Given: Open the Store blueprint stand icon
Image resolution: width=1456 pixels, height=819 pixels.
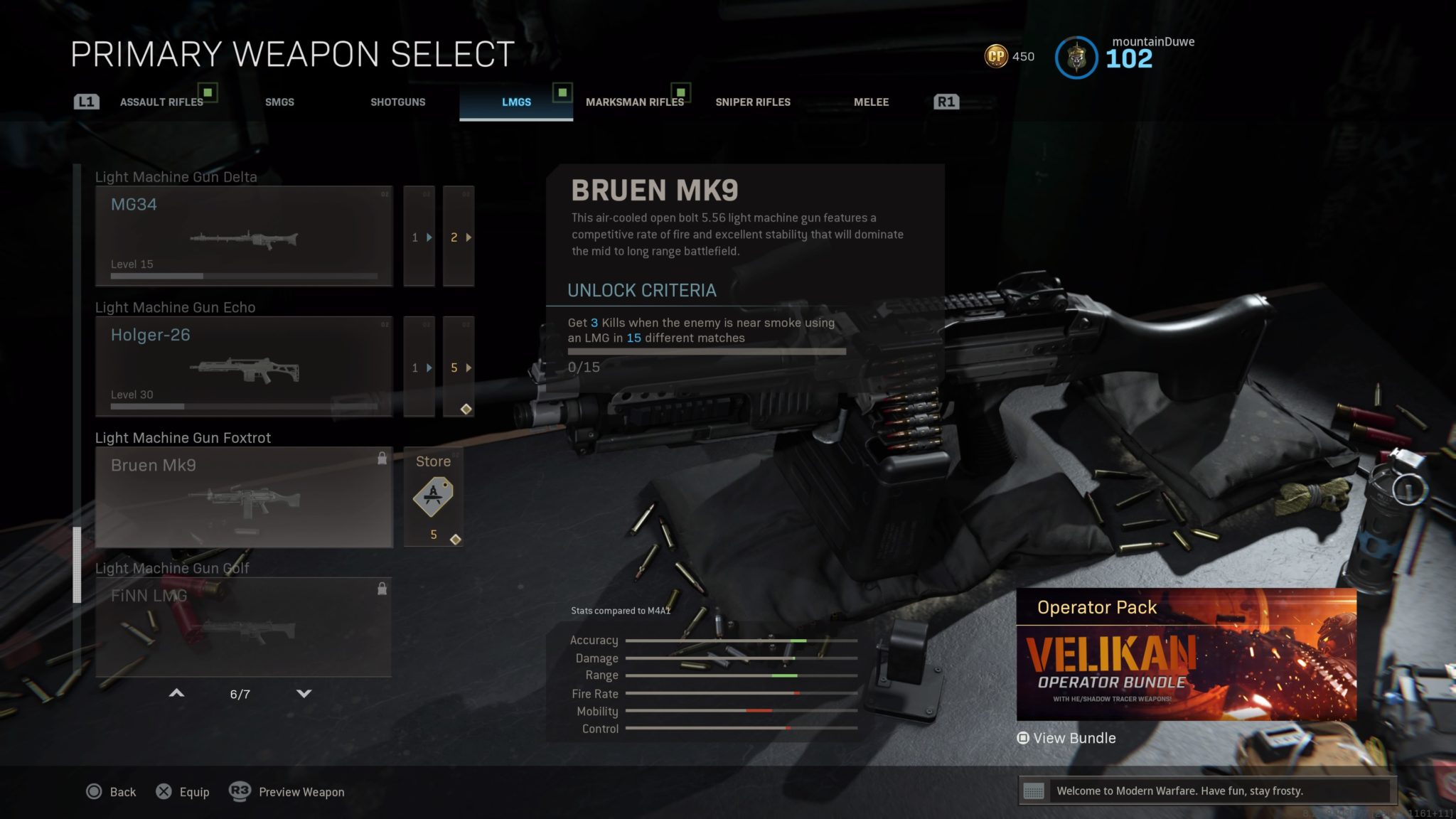Looking at the screenshot, I should [434, 498].
